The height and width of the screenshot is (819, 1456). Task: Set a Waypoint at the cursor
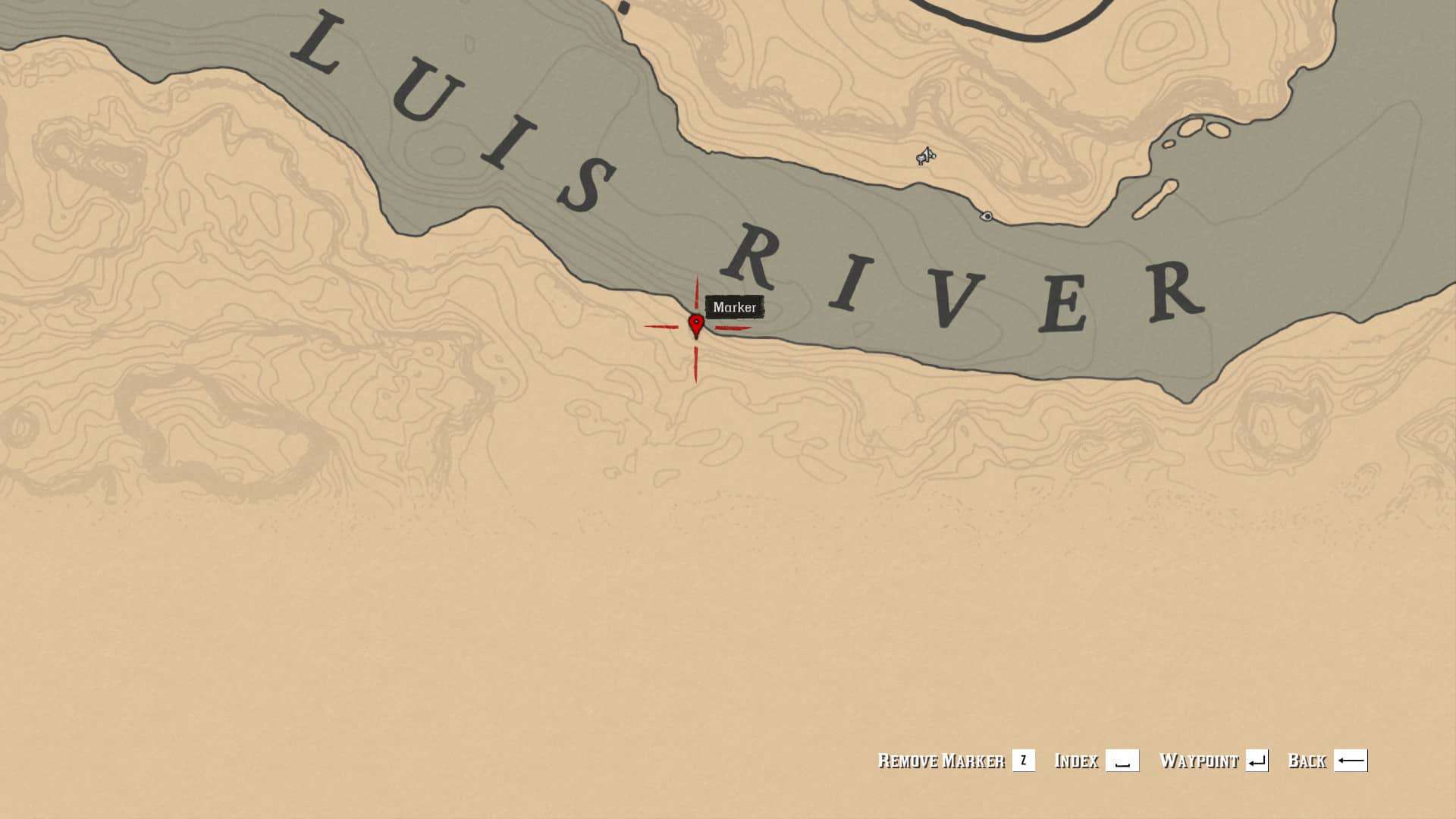[x=1213, y=761]
